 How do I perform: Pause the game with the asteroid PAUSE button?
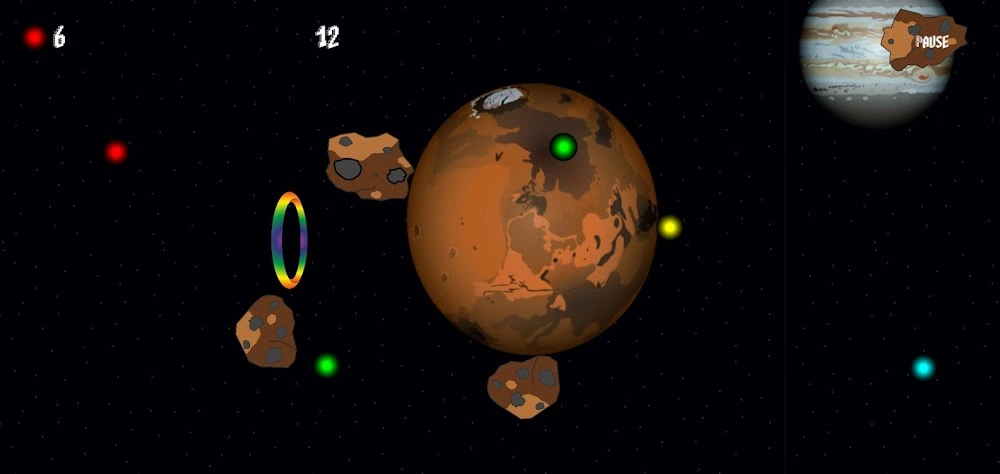coord(927,41)
